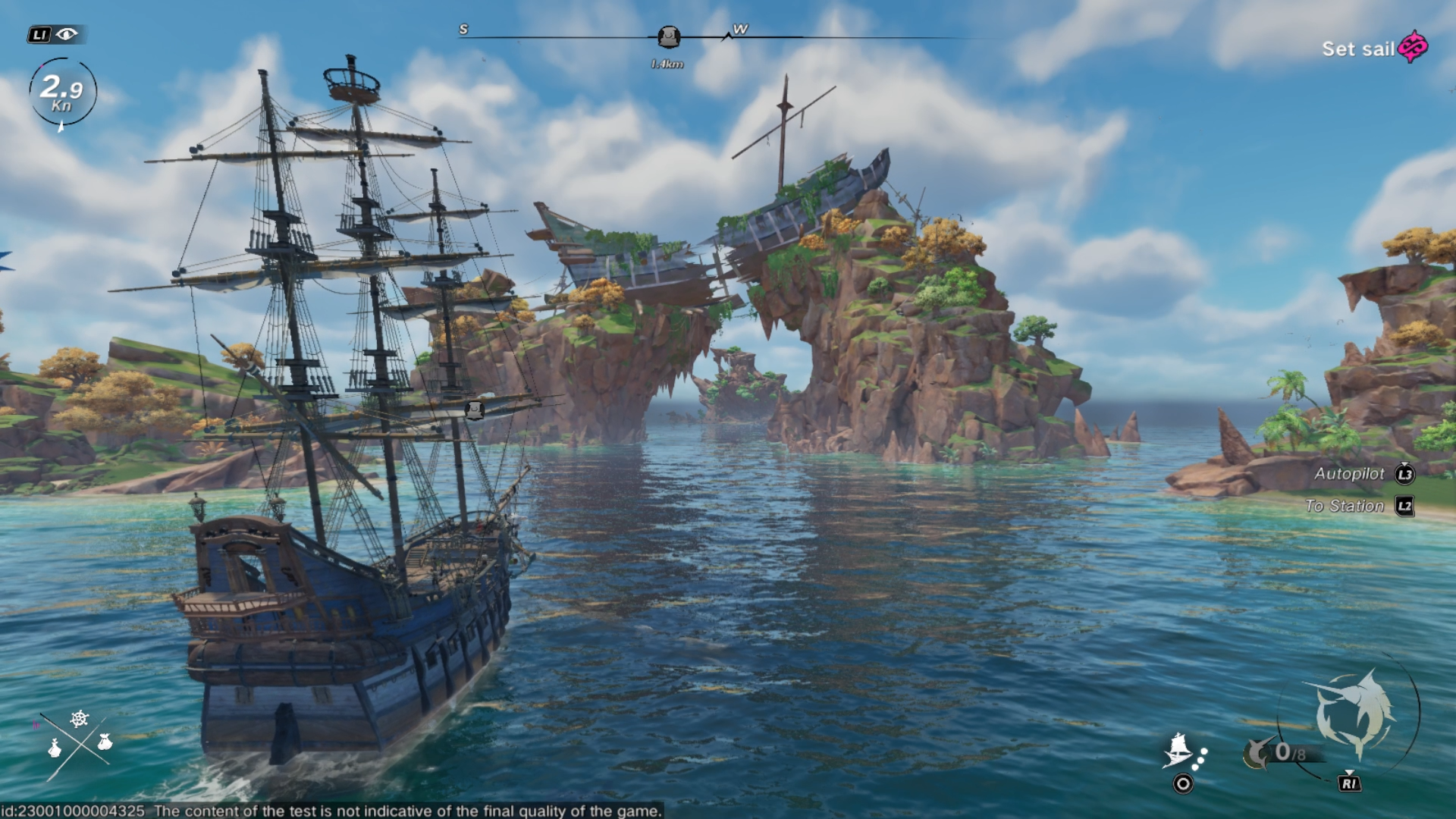Image resolution: width=1456 pixels, height=819 pixels.
Task: Toggle the eye view icon
Action: [x=67, y=34]
